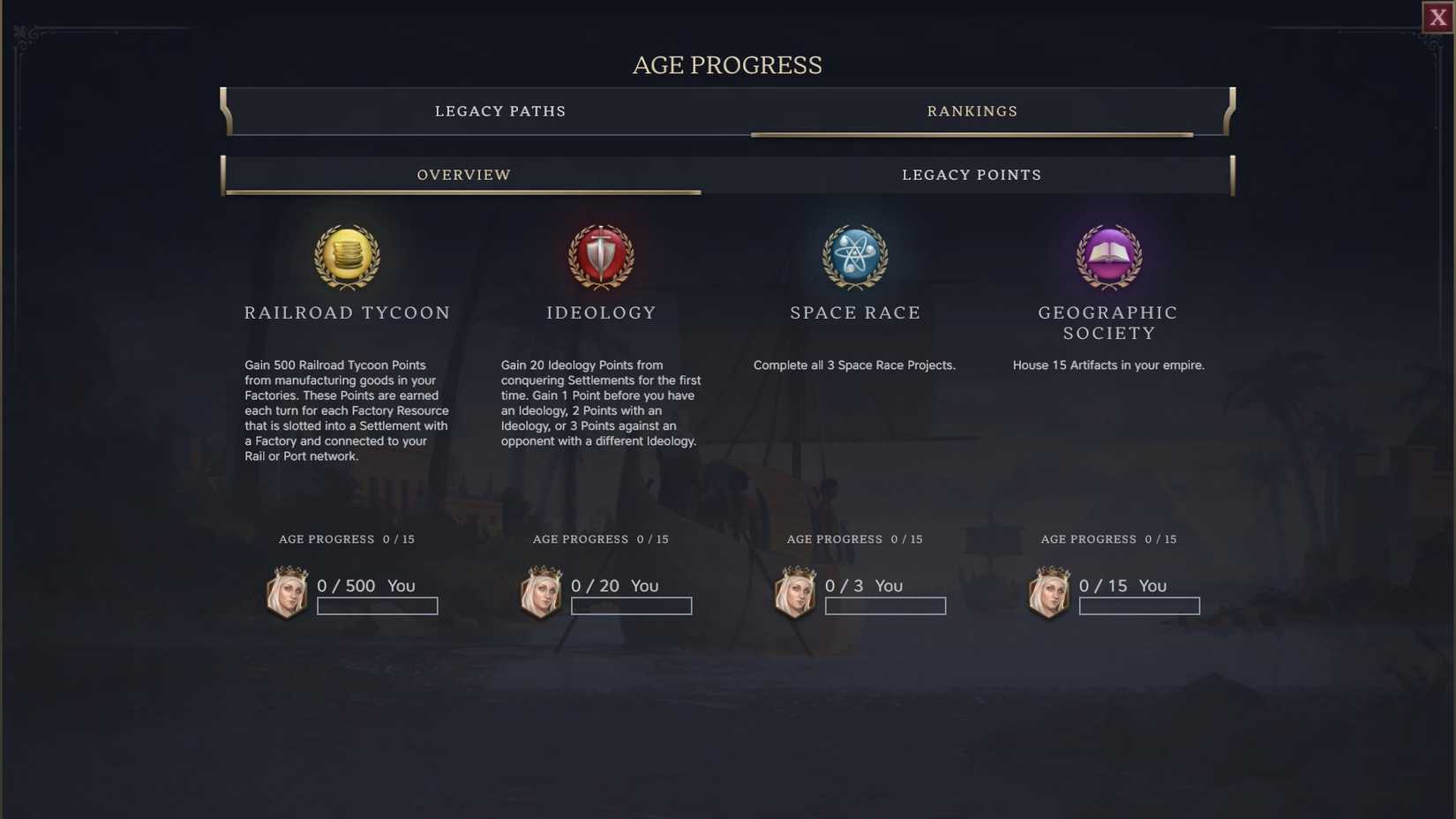Open the Geographic Society purple book medallion
1456x819 pixels.
click(x=1108, y=258)
